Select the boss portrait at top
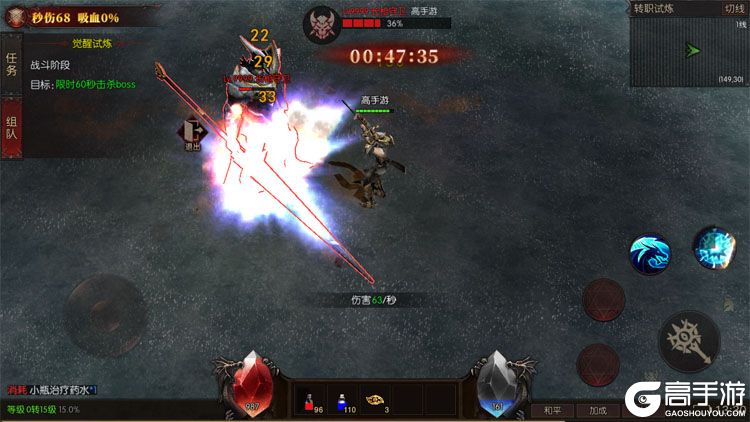750x422 pixels. [320, 22]
